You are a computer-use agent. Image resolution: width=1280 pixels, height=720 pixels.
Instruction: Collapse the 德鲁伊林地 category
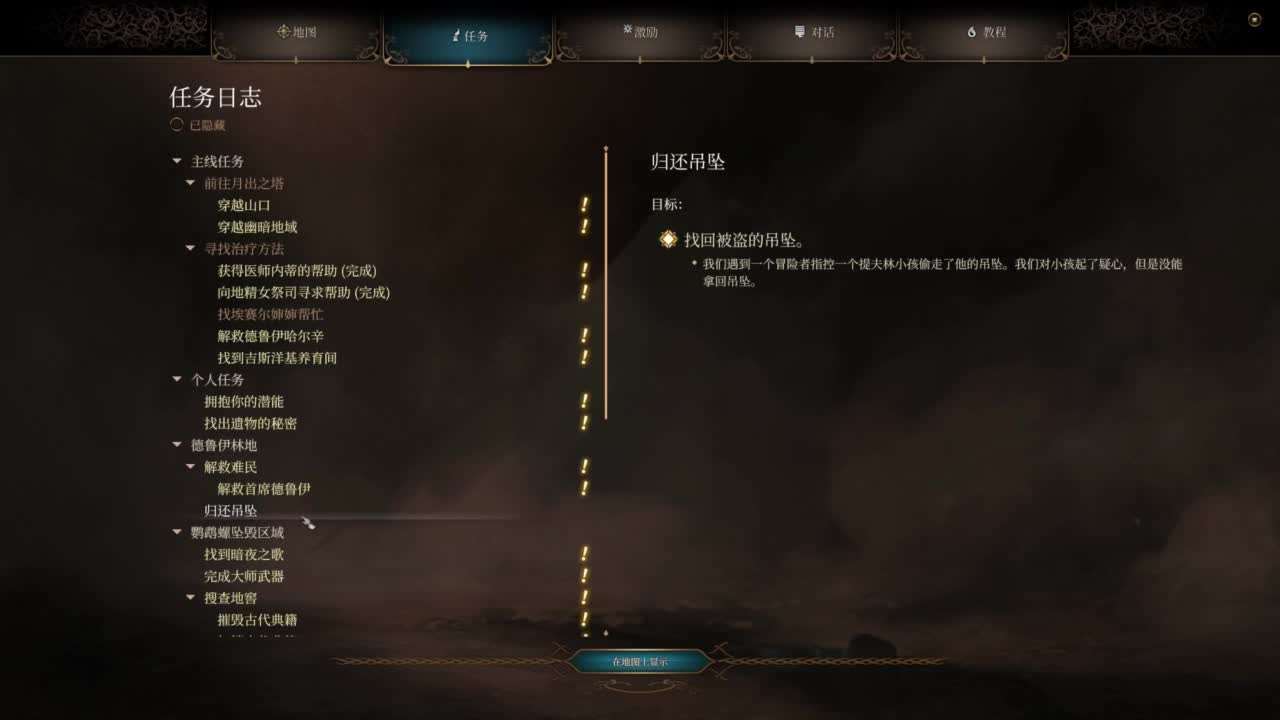[176, 445]
